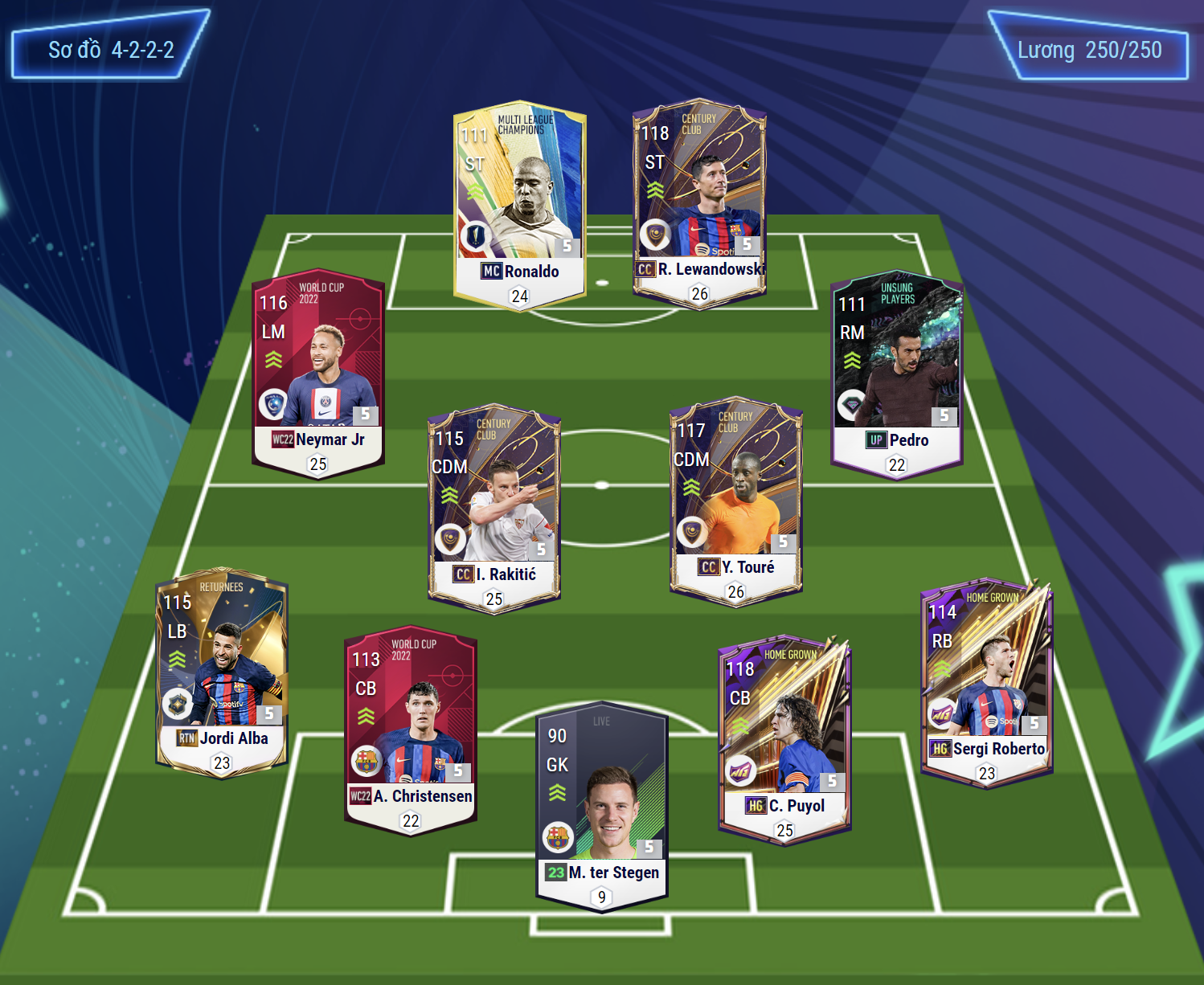Pick the I. Rakitić CDM card

[493, 509]
